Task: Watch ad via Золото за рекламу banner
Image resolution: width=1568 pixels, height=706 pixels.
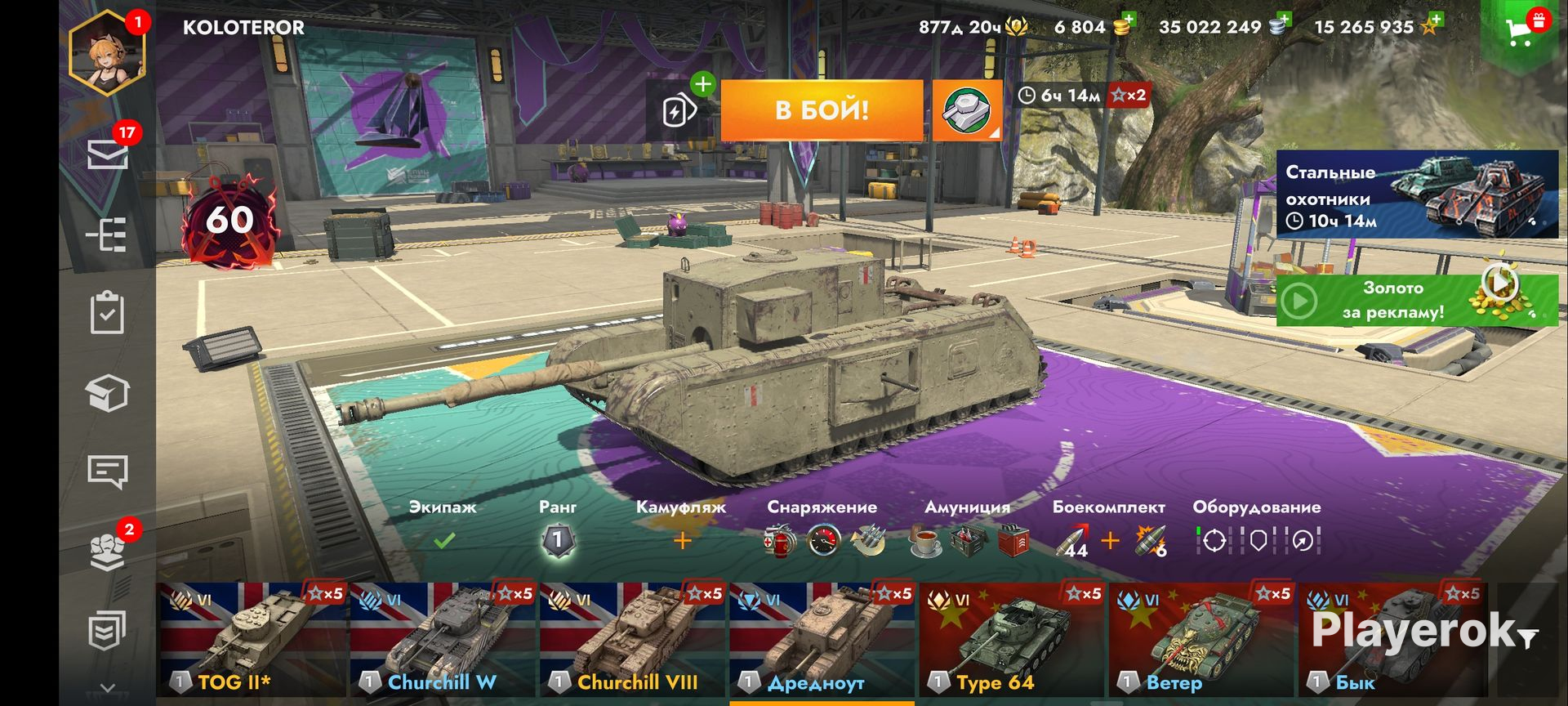Action: 1417,300
